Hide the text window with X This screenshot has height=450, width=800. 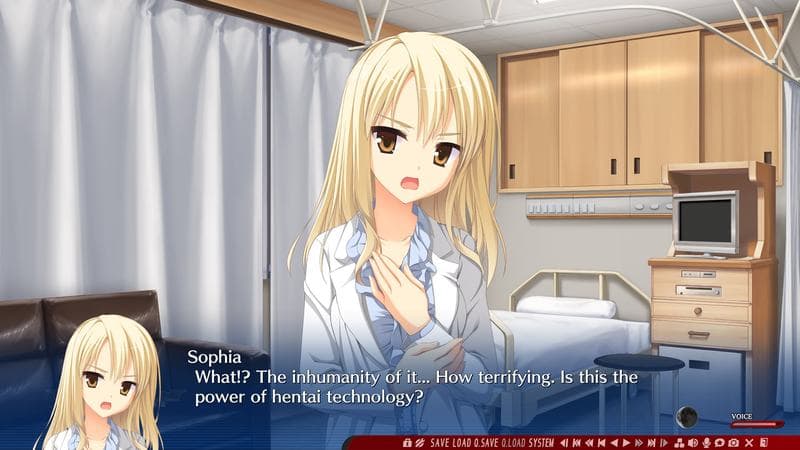(748, 442)
